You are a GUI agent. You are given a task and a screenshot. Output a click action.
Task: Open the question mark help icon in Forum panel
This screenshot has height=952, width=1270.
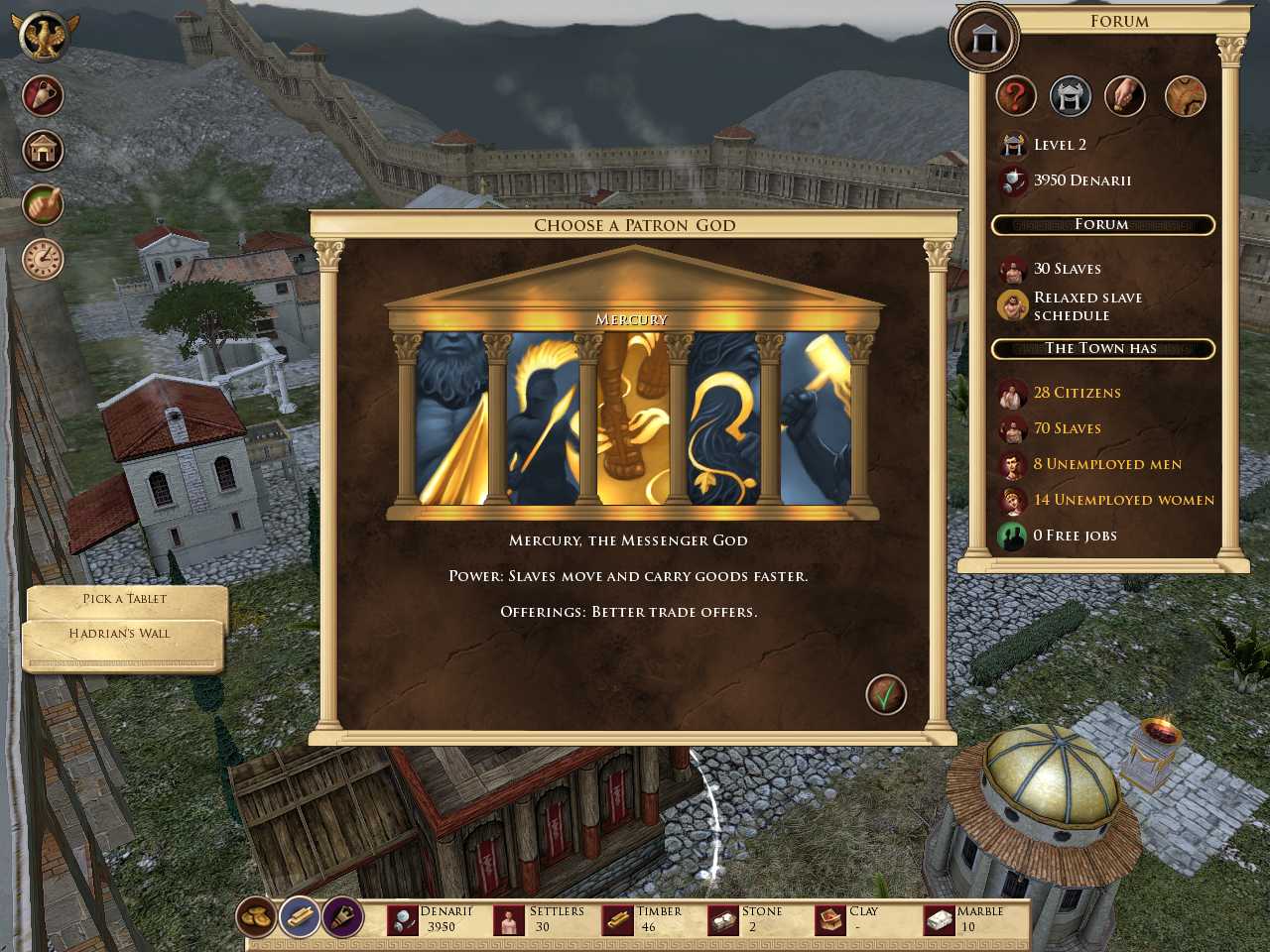click(x=1015, y=96)
